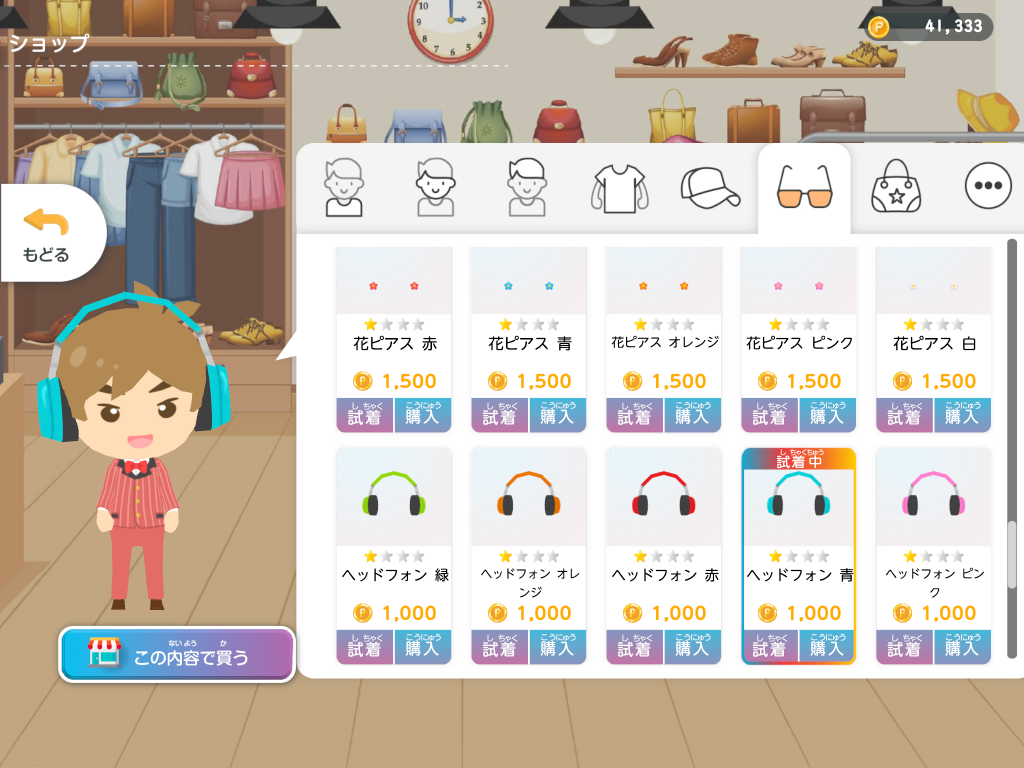Switch to the glasses accessories tab
The width and height of the screenshot is (1024, 768).
coord(803,186)
